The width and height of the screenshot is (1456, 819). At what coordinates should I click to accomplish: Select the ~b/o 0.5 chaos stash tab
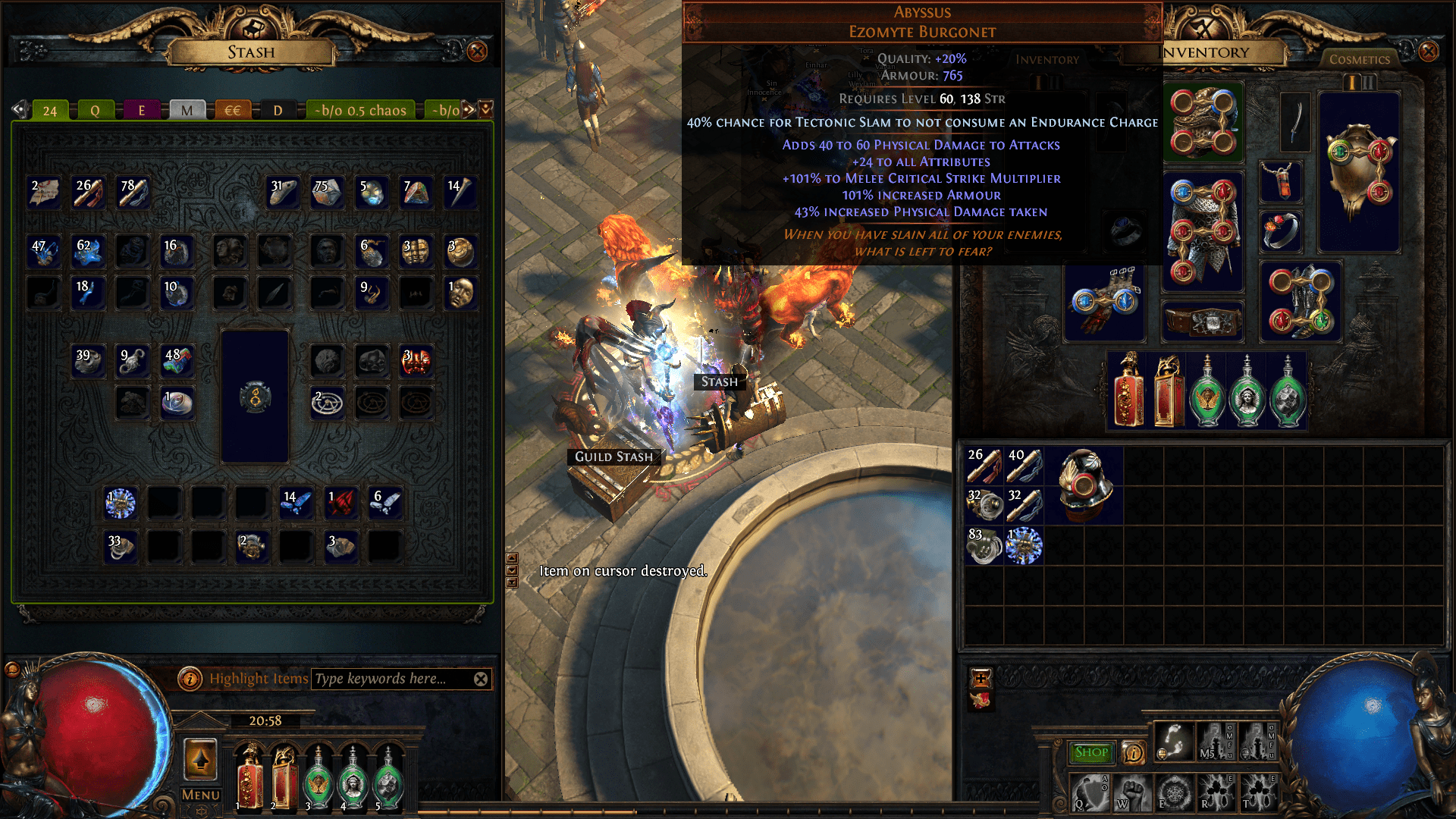[x=359, y=110]
